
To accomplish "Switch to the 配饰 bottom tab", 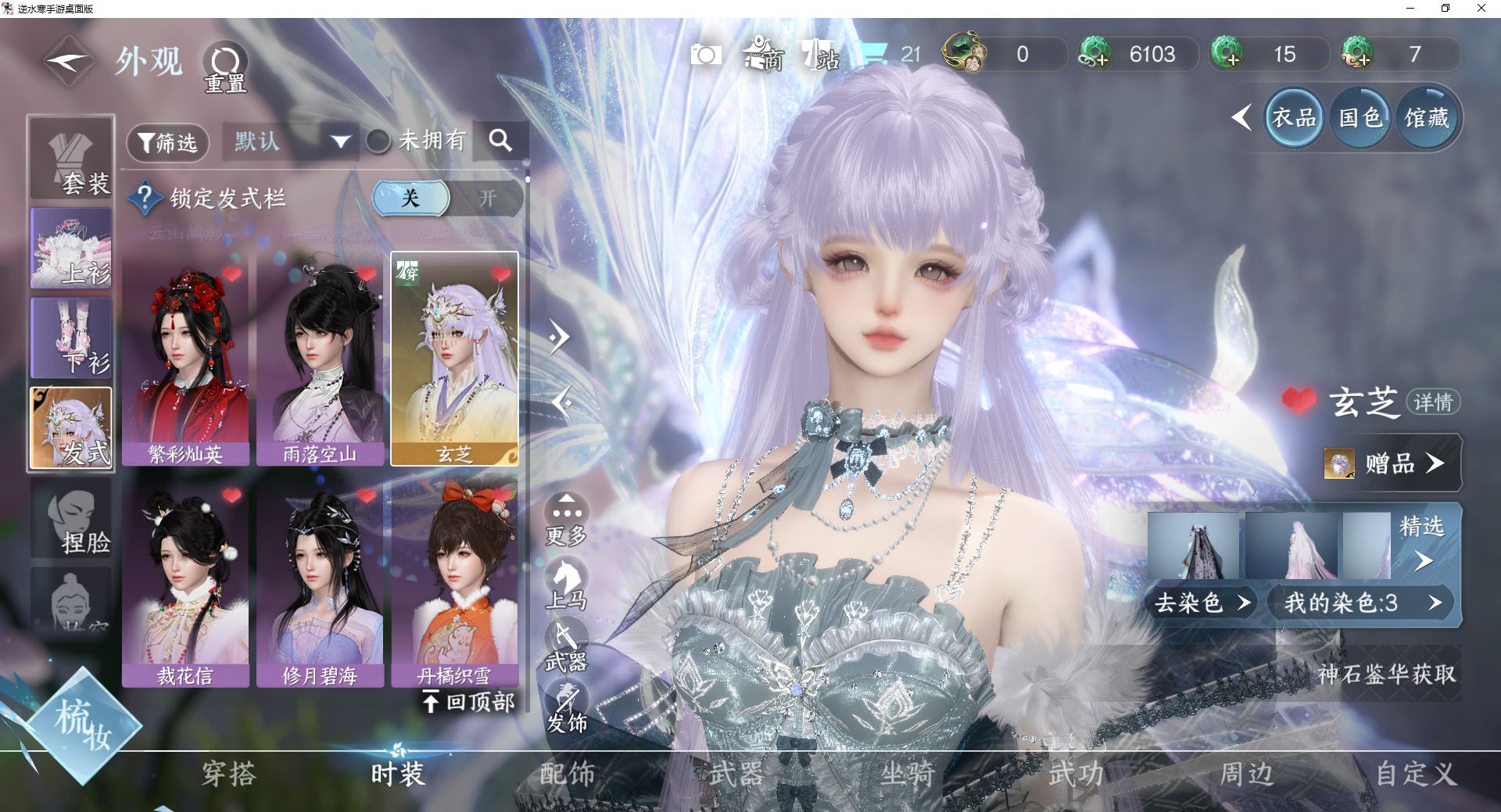I will click(x=568, y=774).
